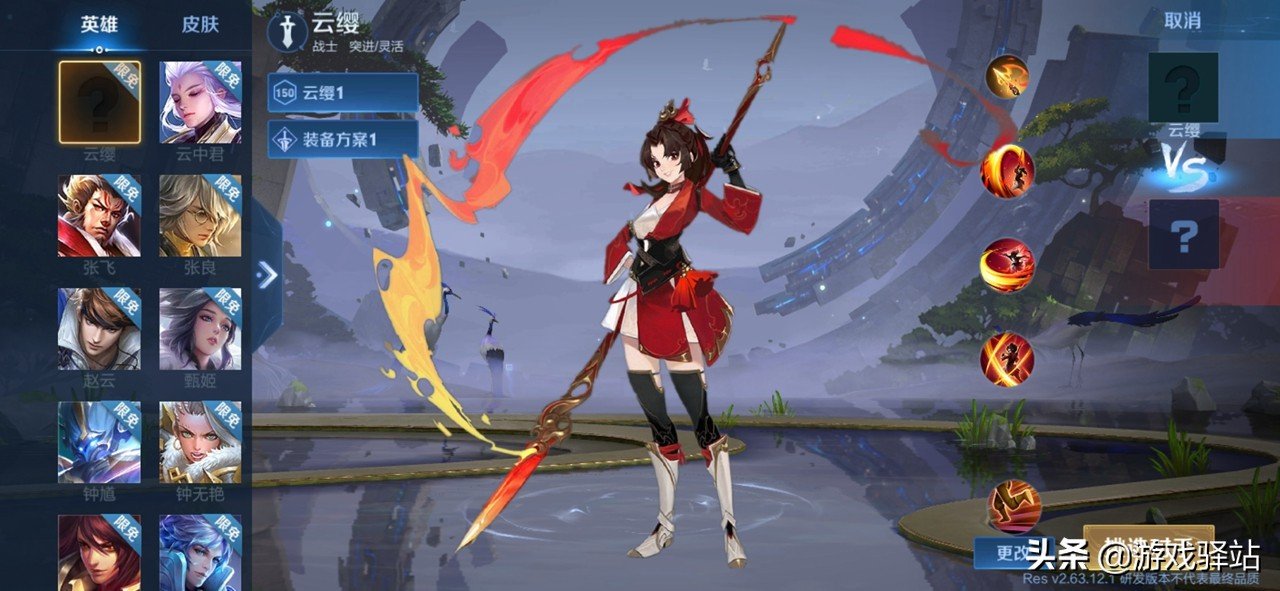
Task: Click 取消 to cancel hero selection
Action: point(1182,20)
